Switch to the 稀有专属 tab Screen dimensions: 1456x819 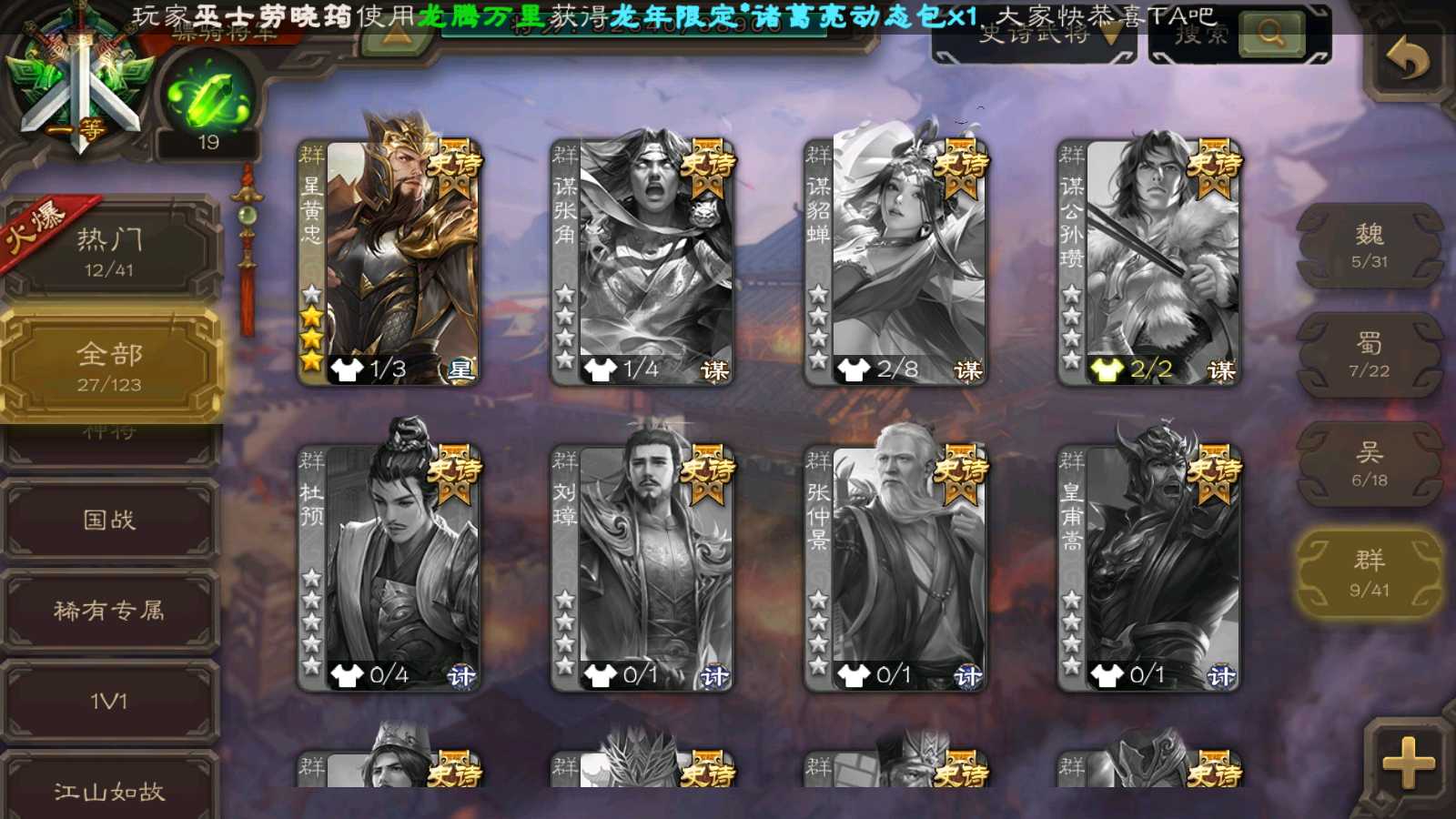[109, 611]
